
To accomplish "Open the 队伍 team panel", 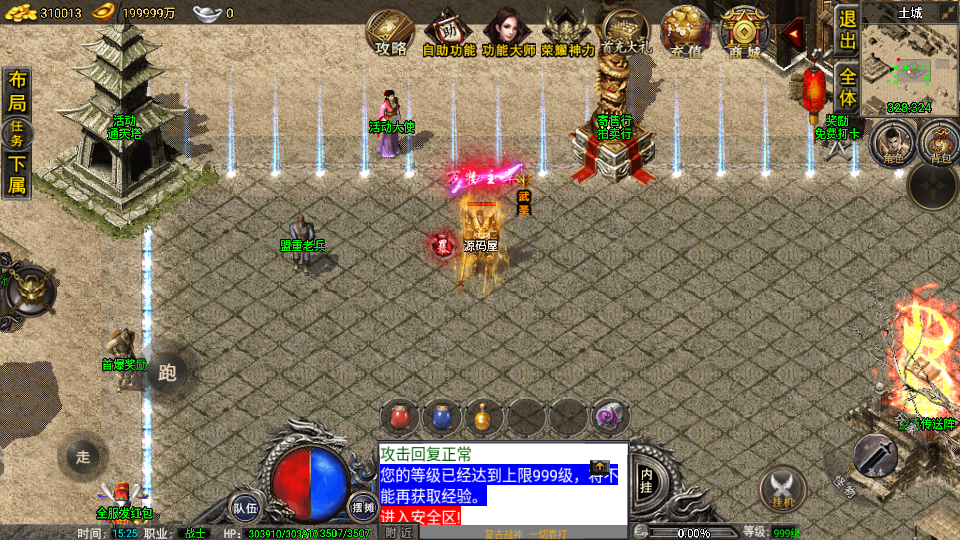I will click(246, 507).
